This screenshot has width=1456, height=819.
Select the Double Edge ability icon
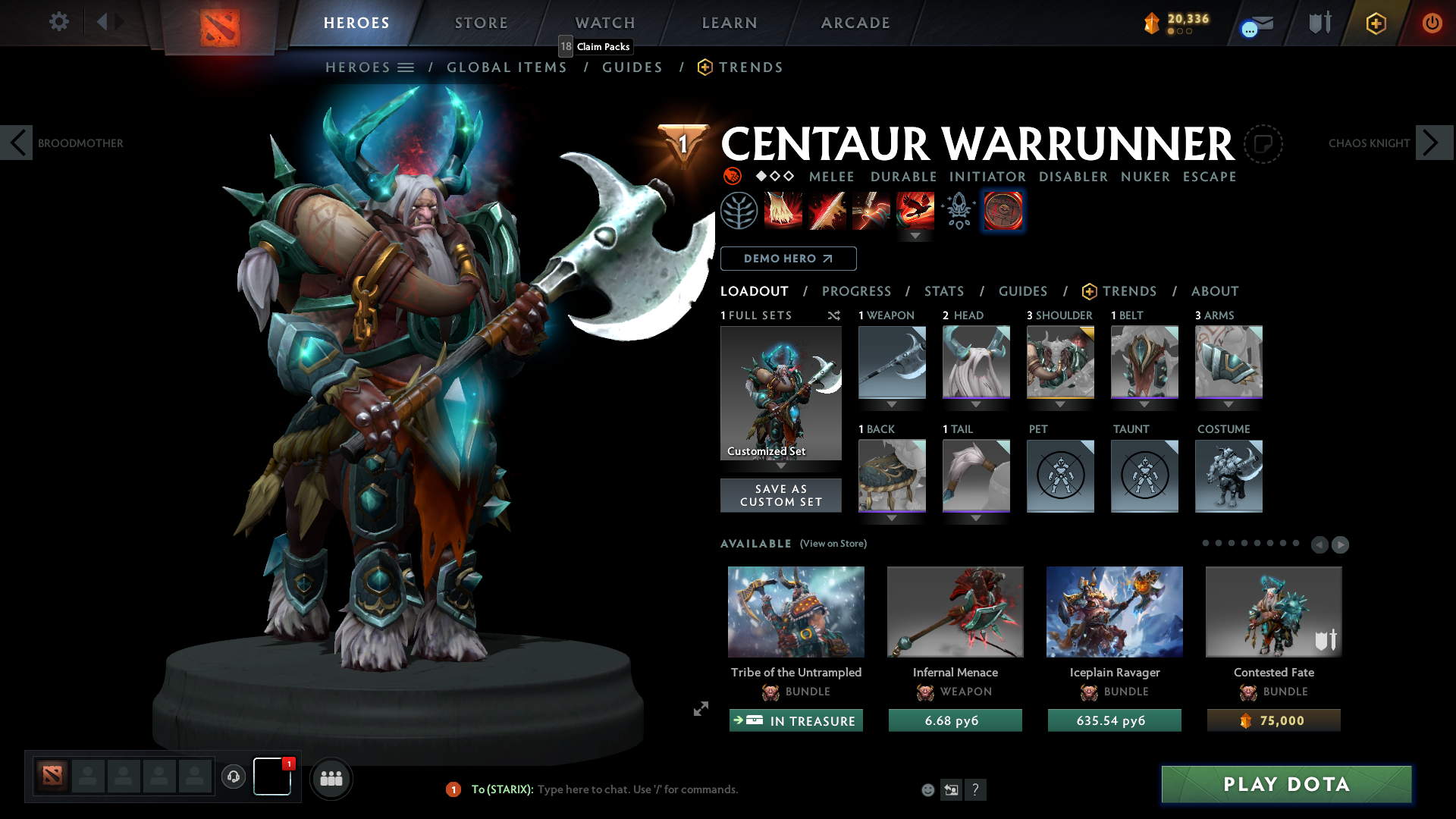827,211
